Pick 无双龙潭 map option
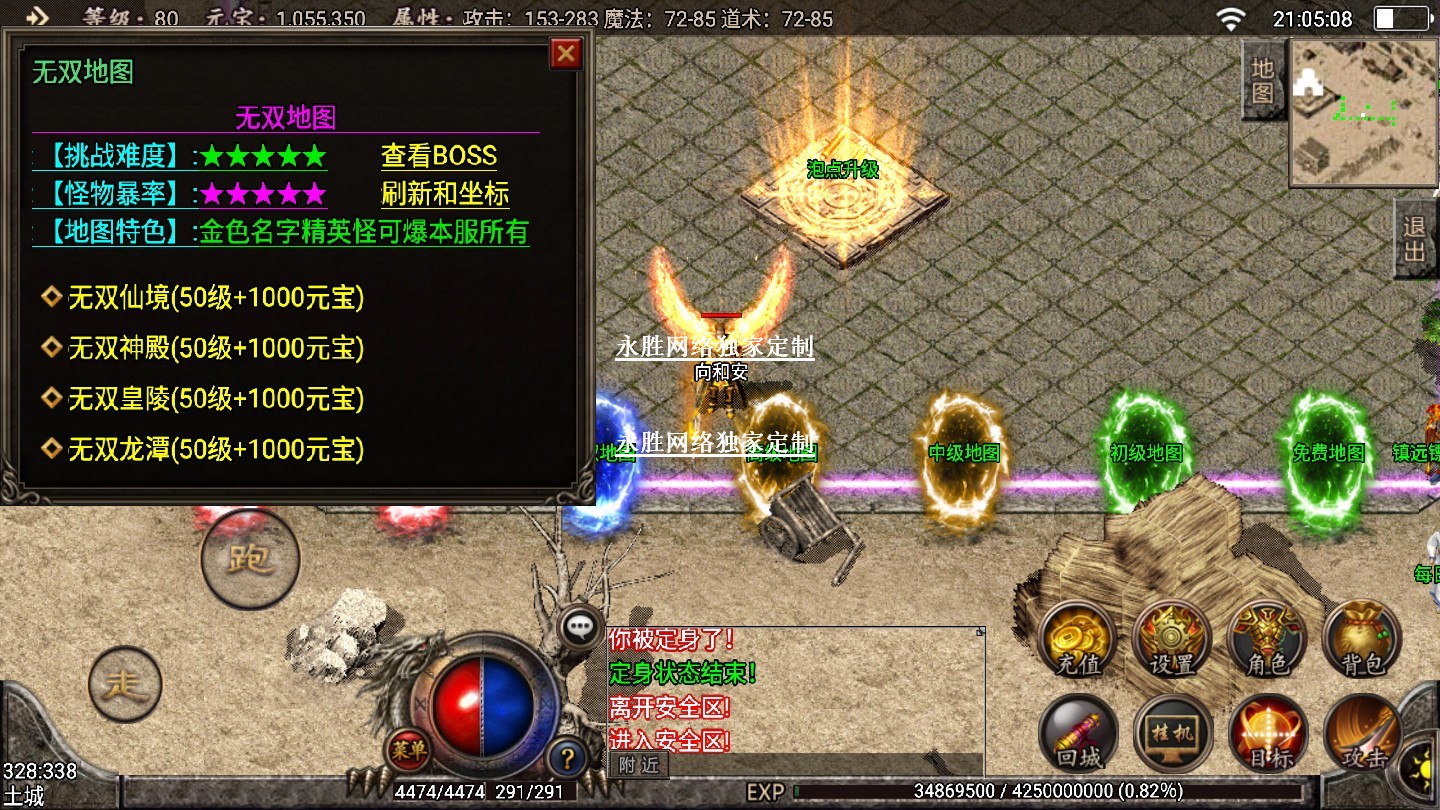 215,450
